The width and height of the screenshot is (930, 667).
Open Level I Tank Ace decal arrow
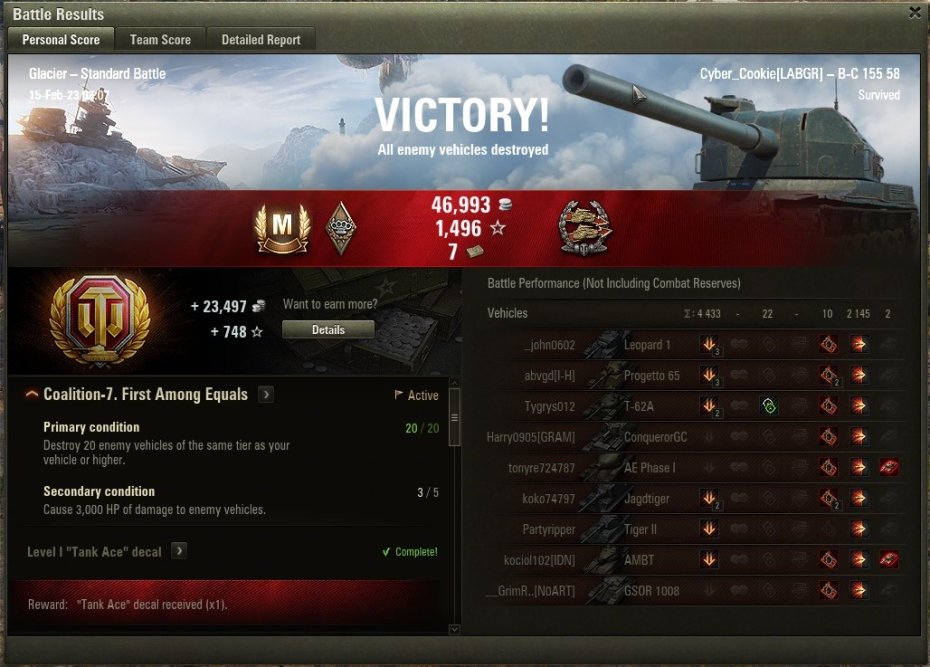(x=179, y=551)
